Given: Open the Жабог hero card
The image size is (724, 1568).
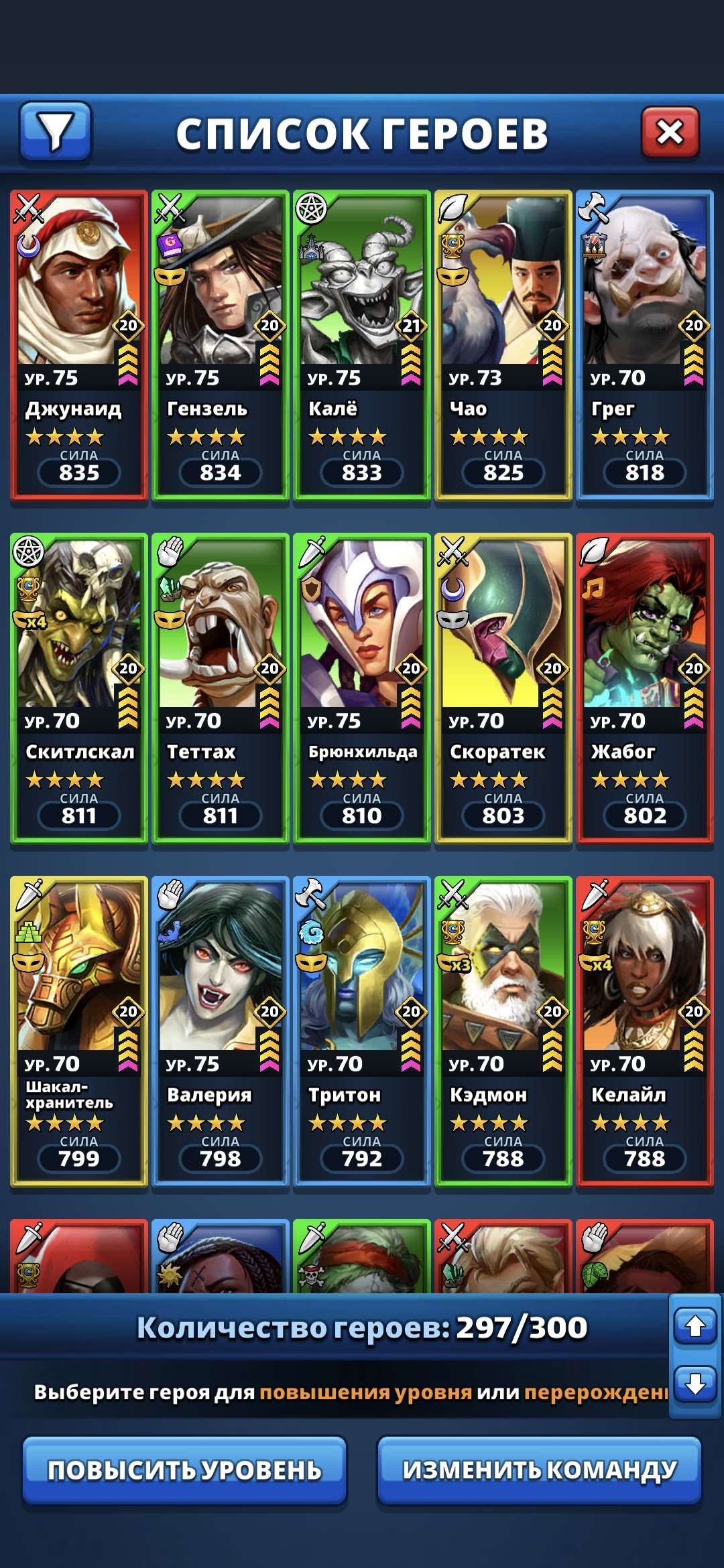Looking at the screenshot, I should tap(645, 688).
